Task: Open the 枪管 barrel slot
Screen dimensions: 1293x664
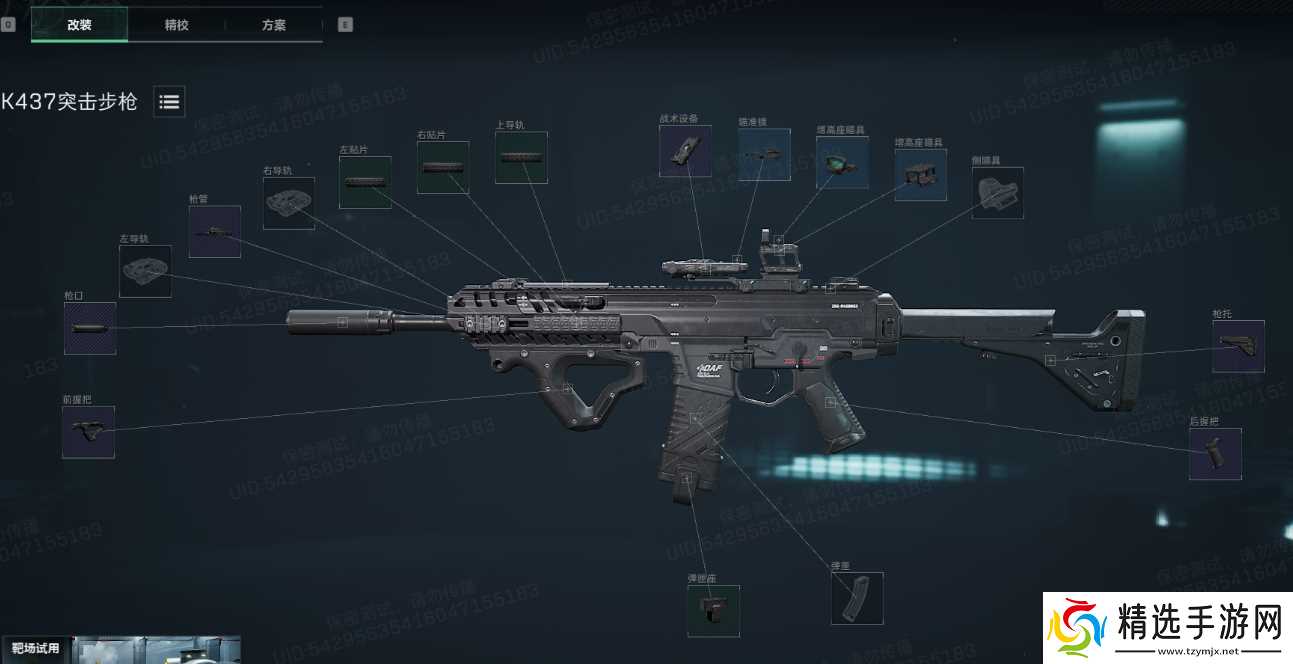Action: (x=215, y=232)
